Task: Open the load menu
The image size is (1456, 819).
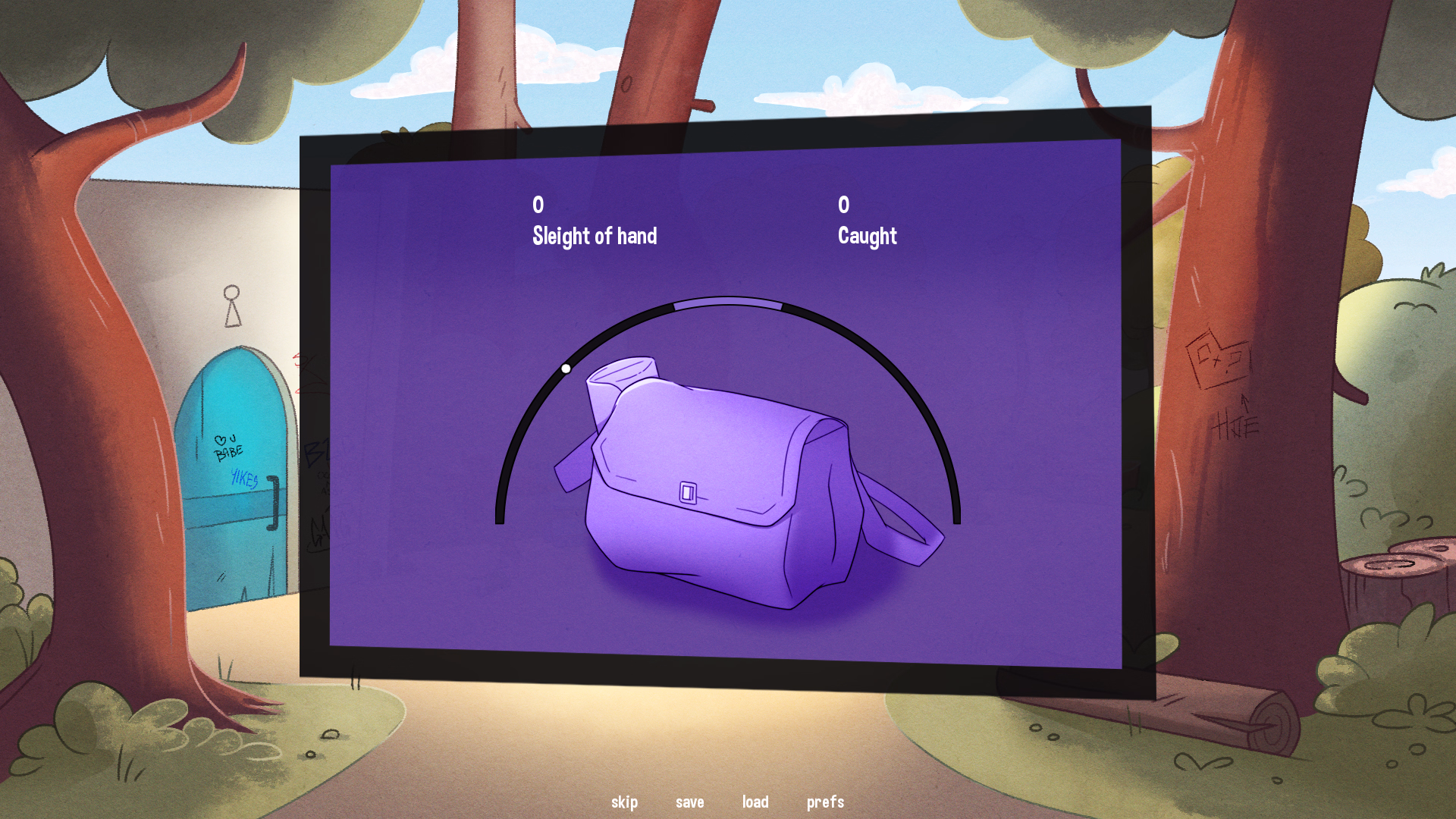Action: pyautogui.click(x=755, y=802)
